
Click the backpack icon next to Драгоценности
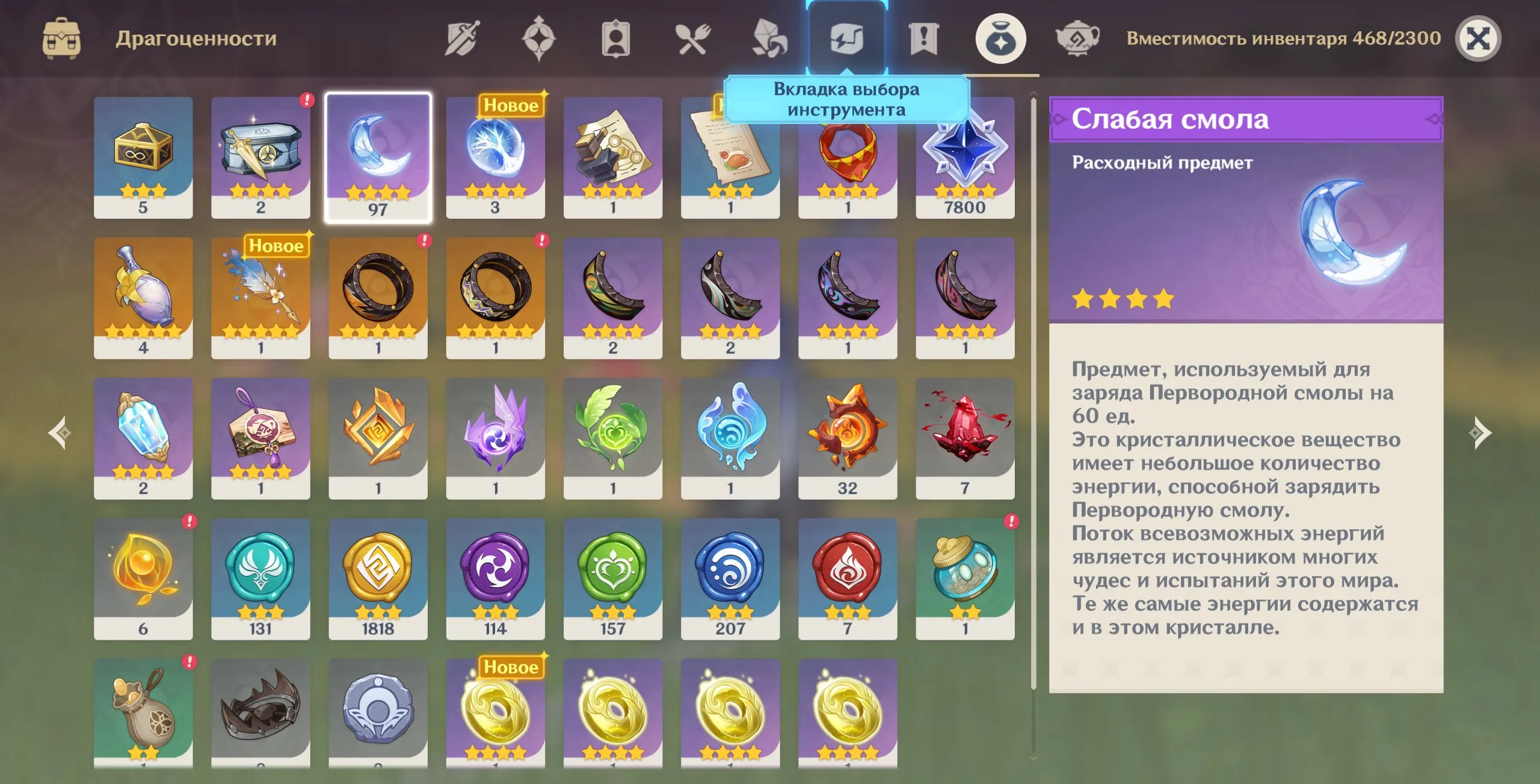click(63, 37)
